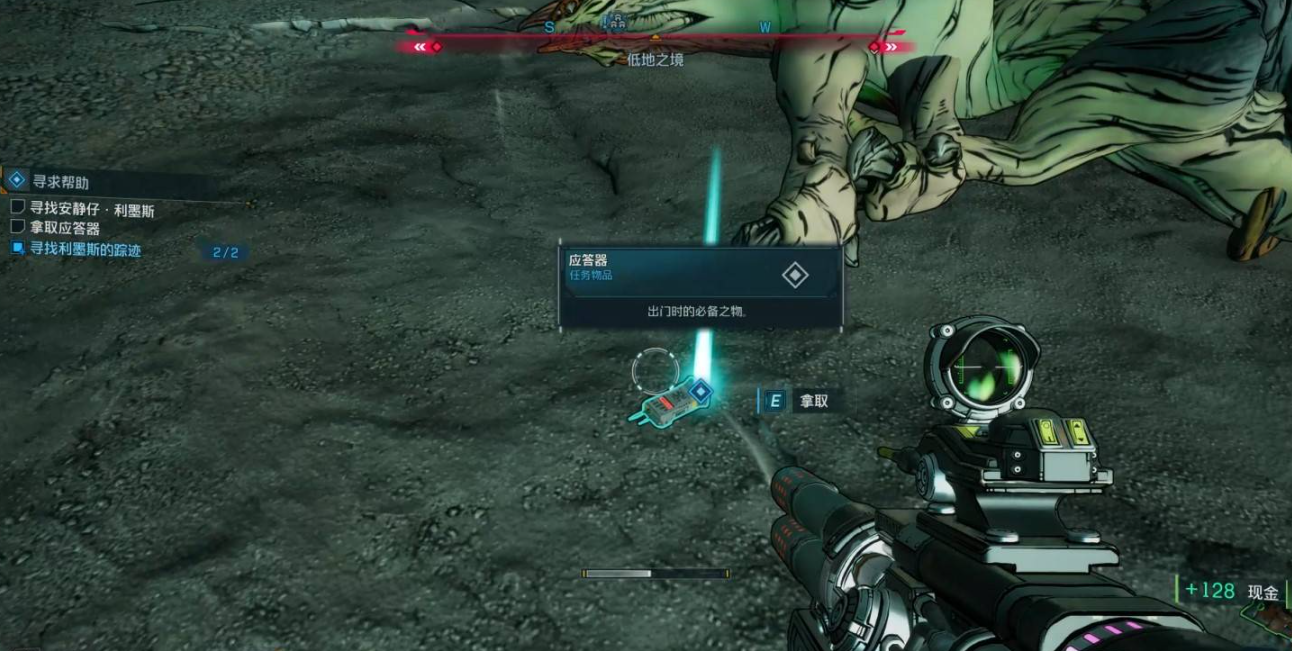Click the 应答器 item info card
The width and height of the screenshot is (1292, 651).
pos(700,287)
